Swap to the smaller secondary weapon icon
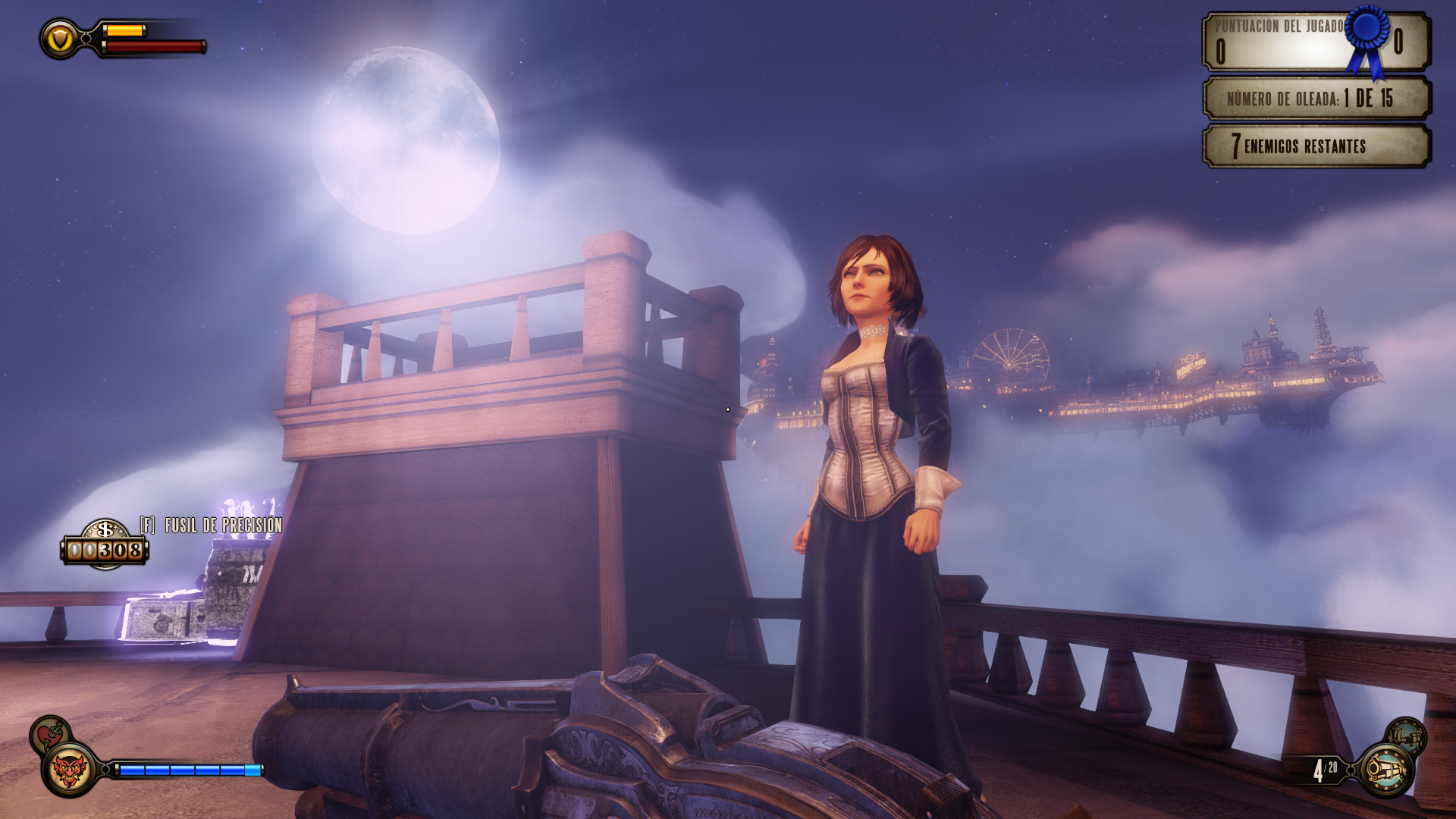 (1407, 734)
